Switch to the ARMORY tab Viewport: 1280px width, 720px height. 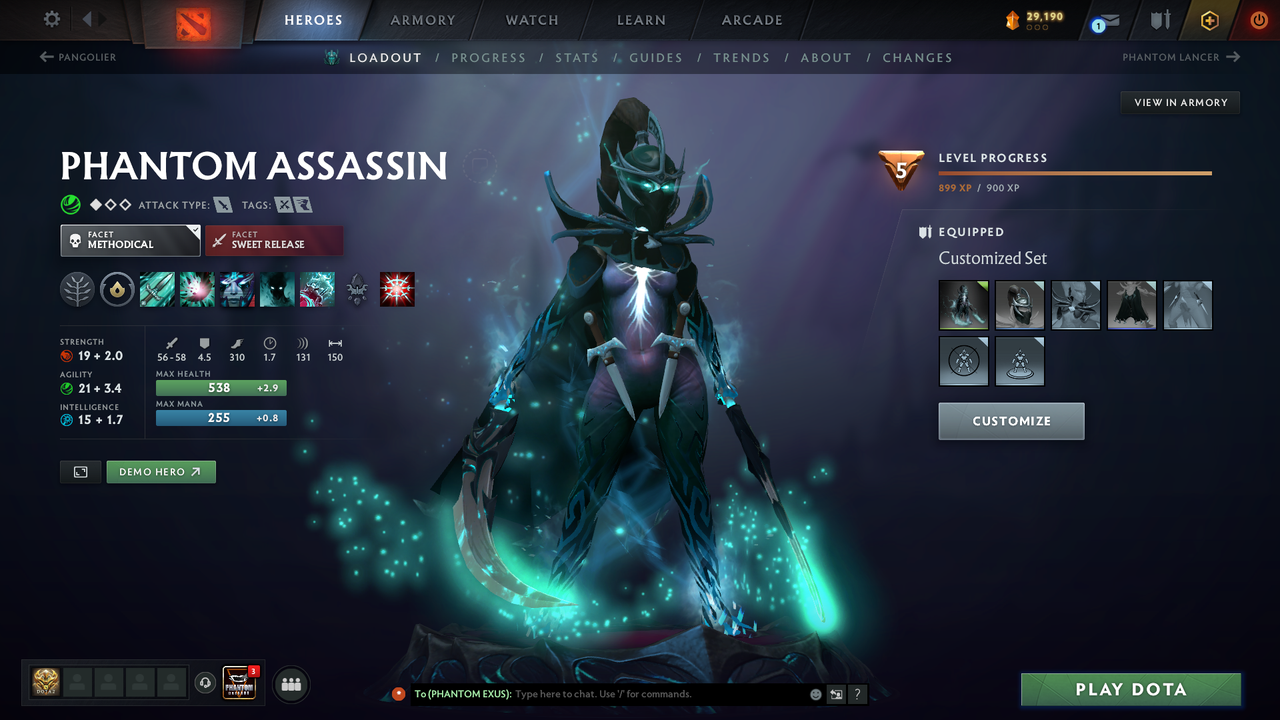tap(422, 20)
